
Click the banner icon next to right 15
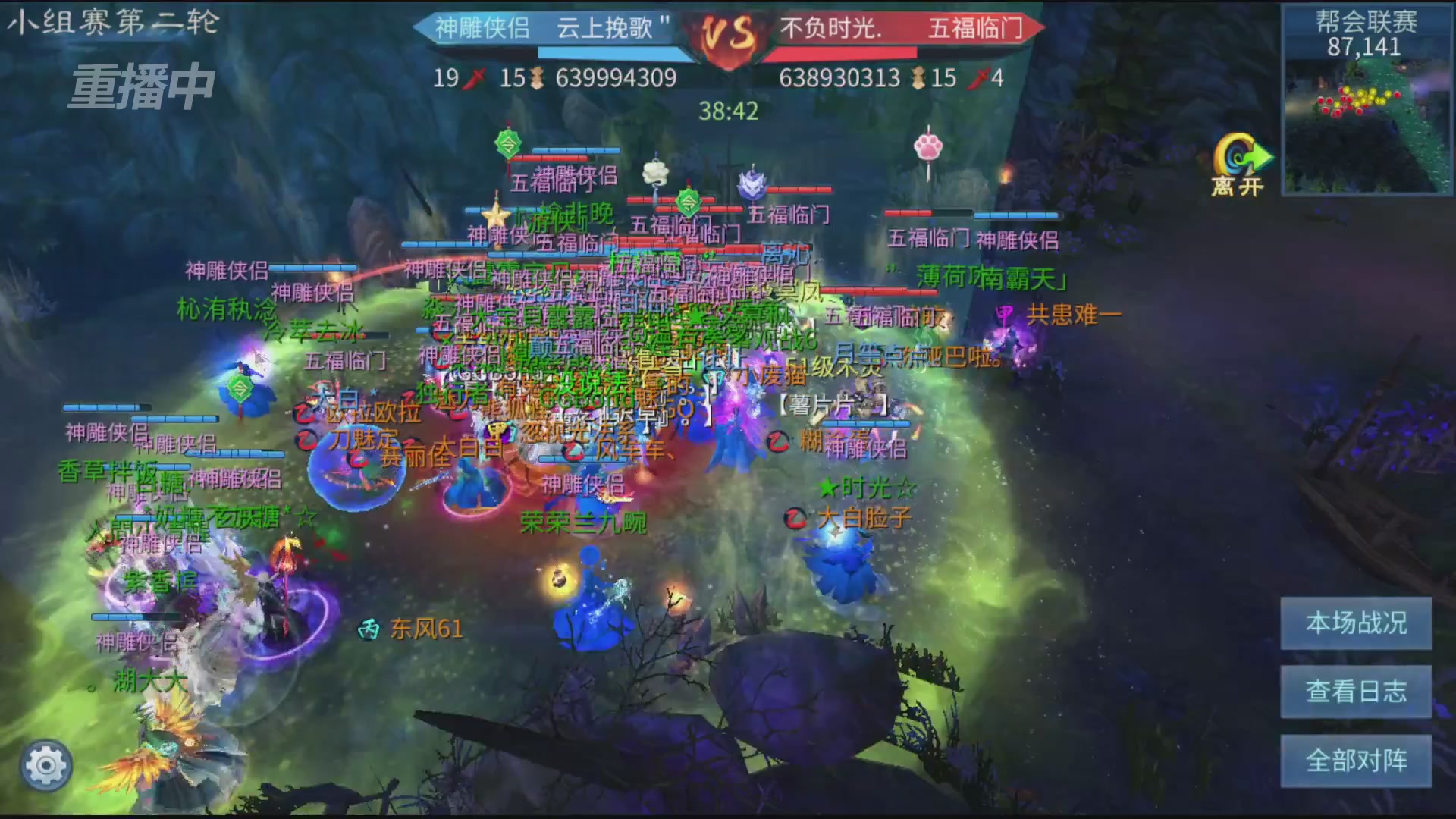[x=920, y=77]
